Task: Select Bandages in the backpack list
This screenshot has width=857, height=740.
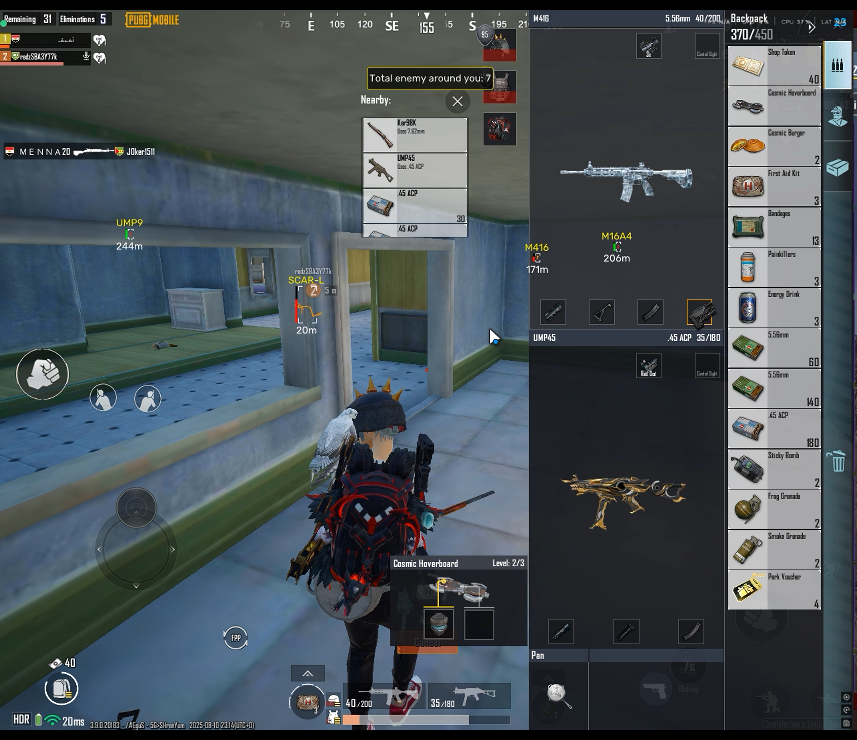Action: pyautogui.click(x=774, y=227)
